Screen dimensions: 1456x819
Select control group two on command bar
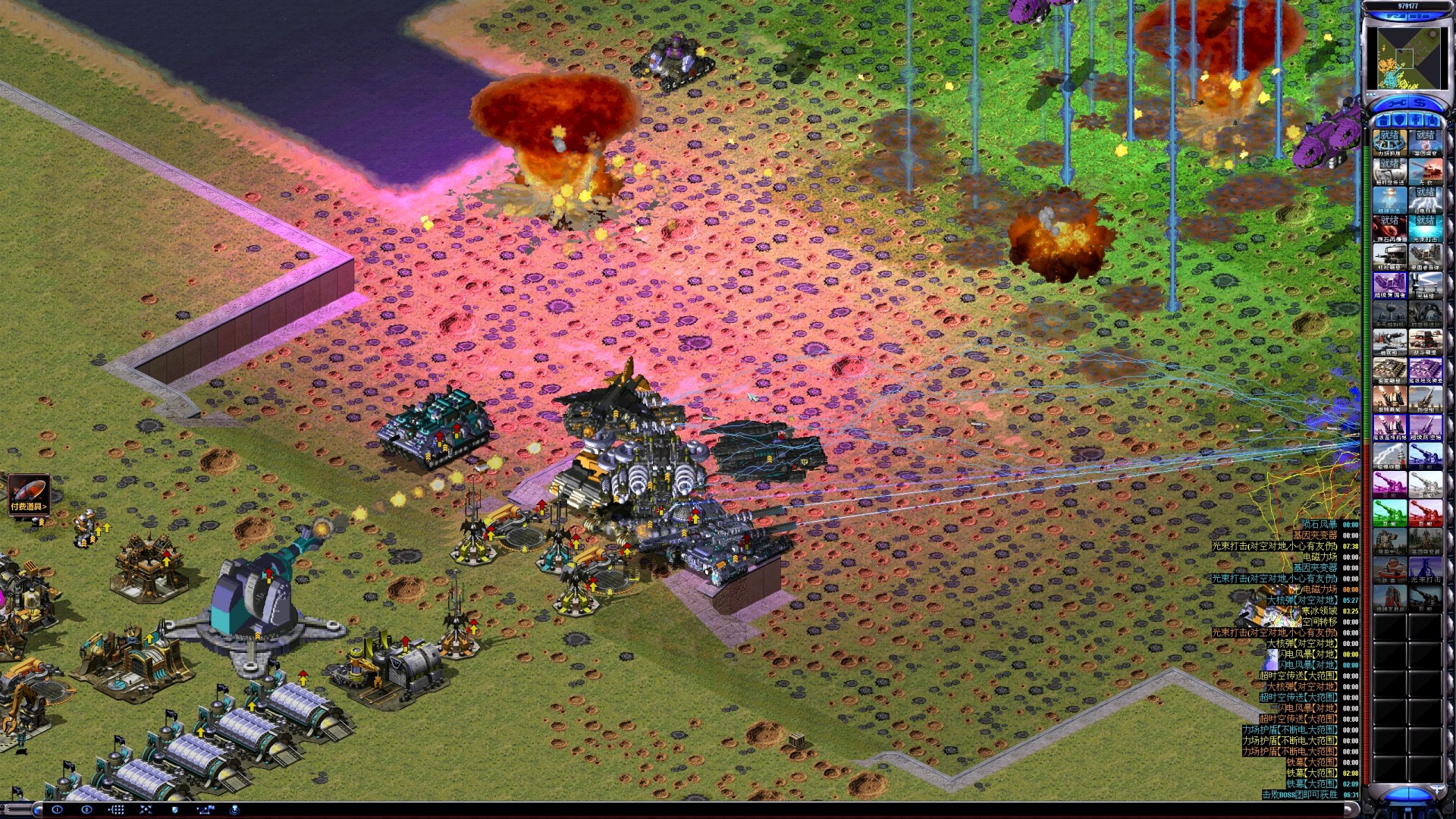[86, 810]
